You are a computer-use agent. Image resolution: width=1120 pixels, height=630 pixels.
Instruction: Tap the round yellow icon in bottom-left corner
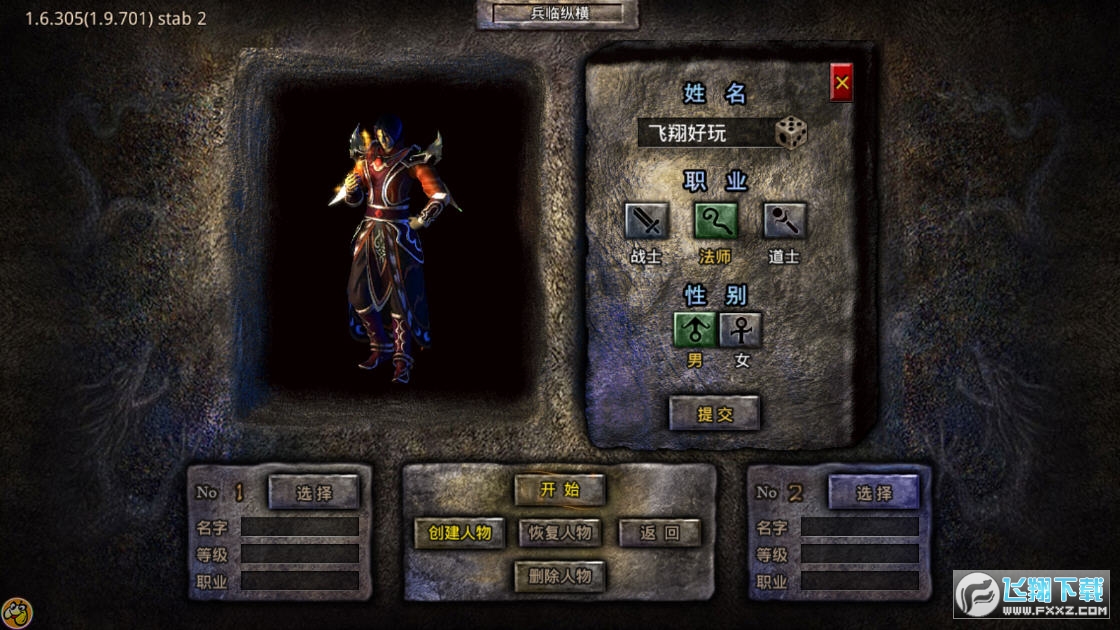pos(15,612)
